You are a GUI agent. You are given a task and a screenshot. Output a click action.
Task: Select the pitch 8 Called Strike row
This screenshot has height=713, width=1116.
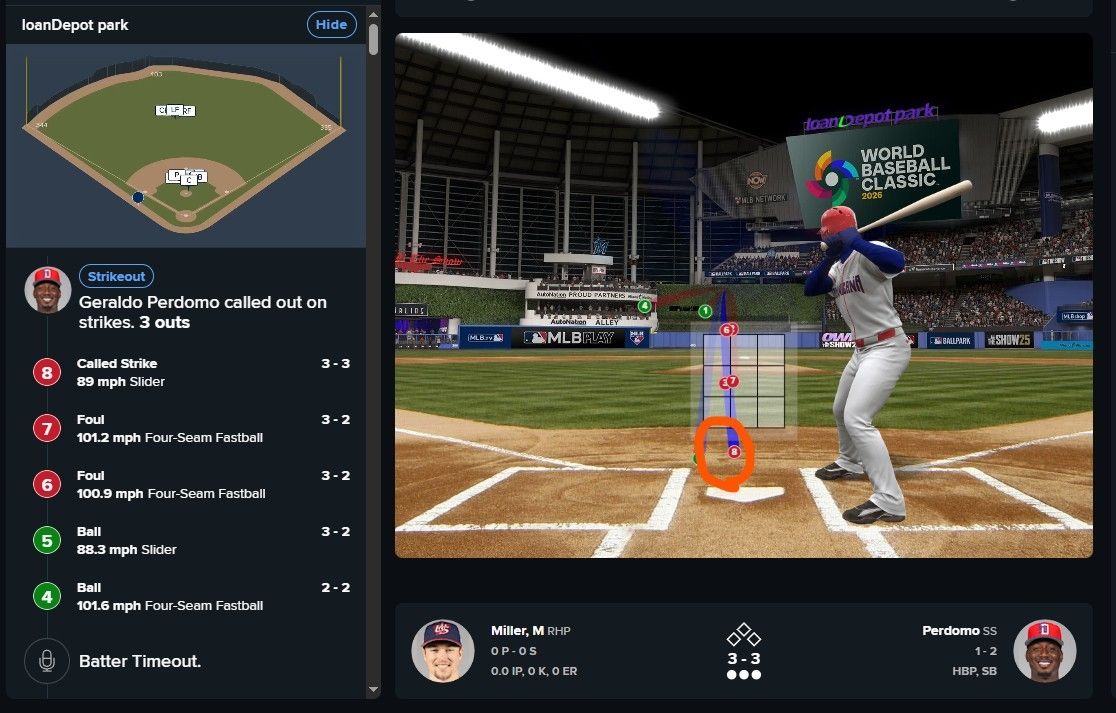click(190, 373)
